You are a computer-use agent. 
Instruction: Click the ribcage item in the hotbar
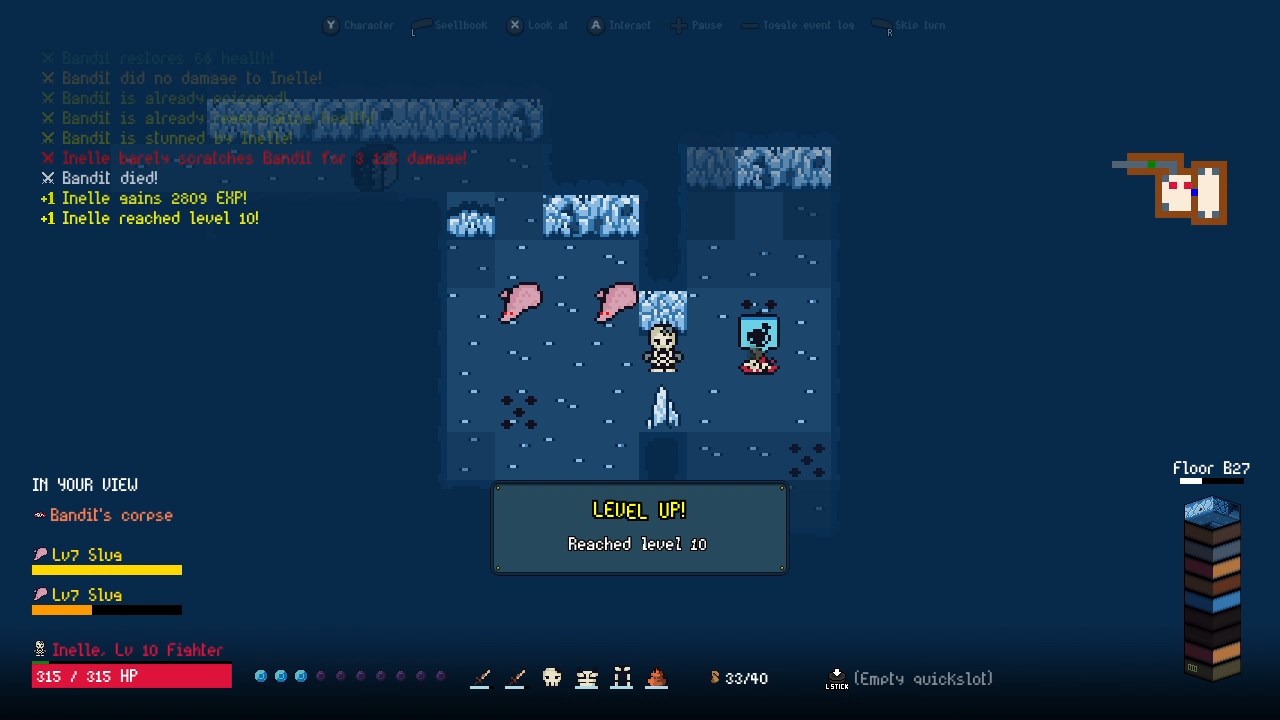pyautogui.click(x=586, y=677)
